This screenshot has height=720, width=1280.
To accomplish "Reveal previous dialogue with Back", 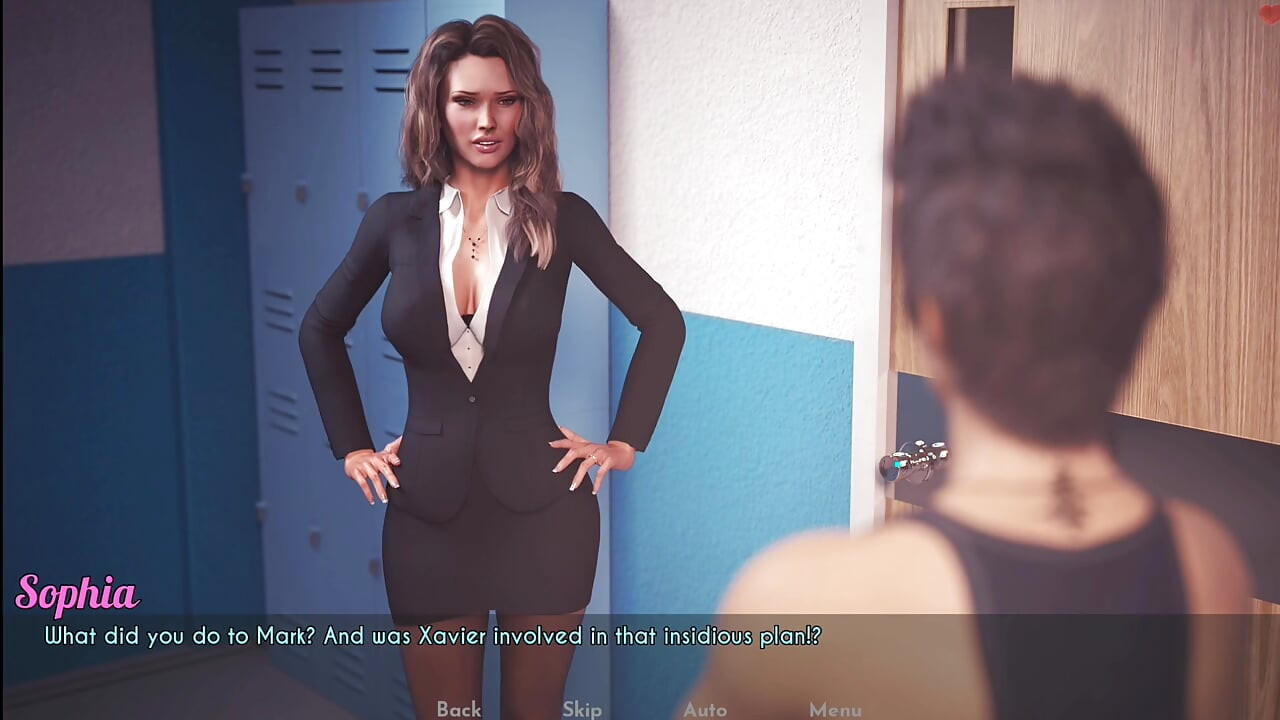I will point(458,710).
